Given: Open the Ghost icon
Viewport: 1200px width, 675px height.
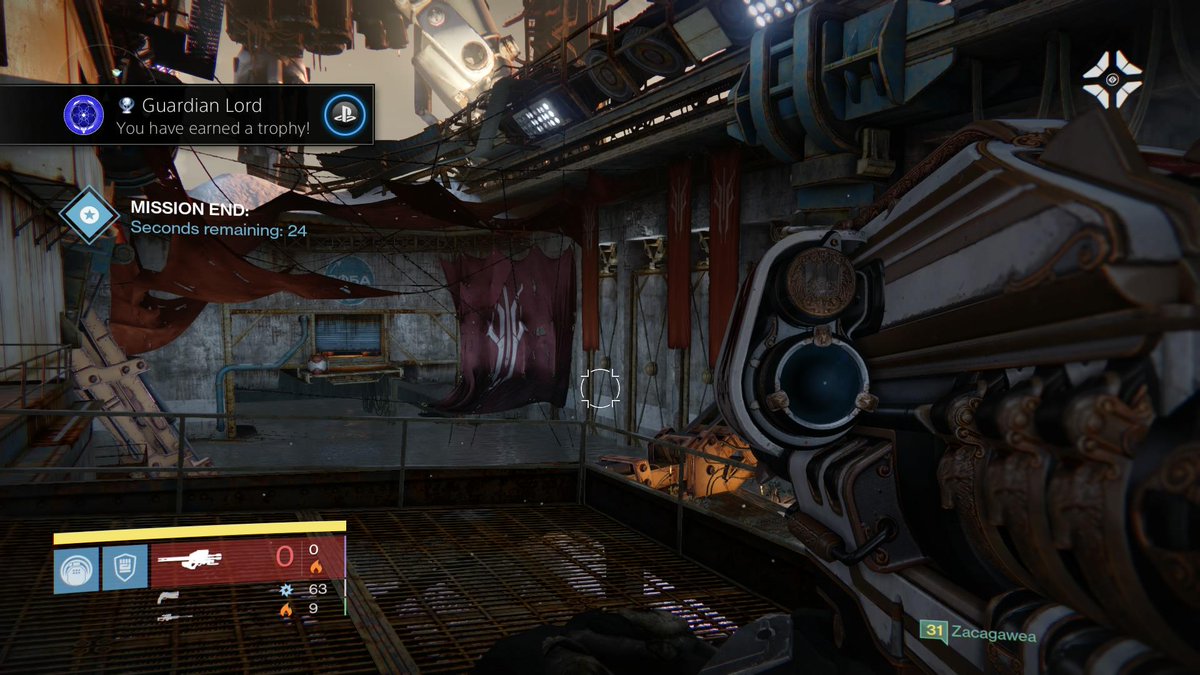Looking at the screenshot, I should [x=1112, y=79].
